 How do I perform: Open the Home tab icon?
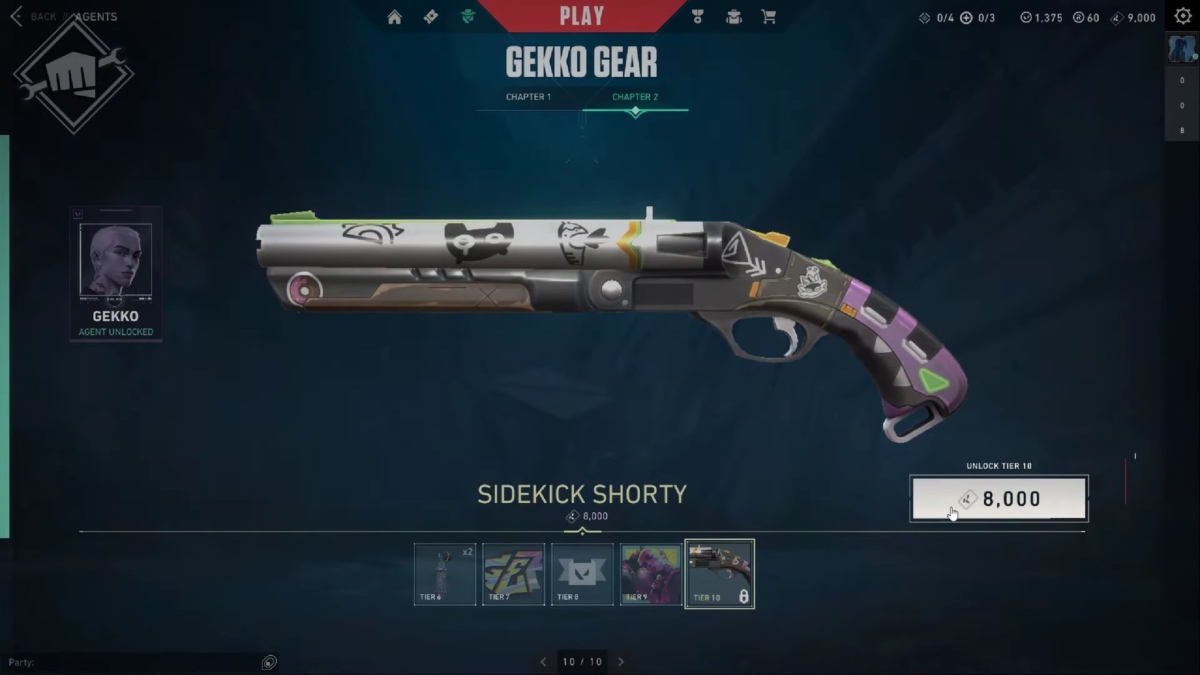[x=395, y=17]
